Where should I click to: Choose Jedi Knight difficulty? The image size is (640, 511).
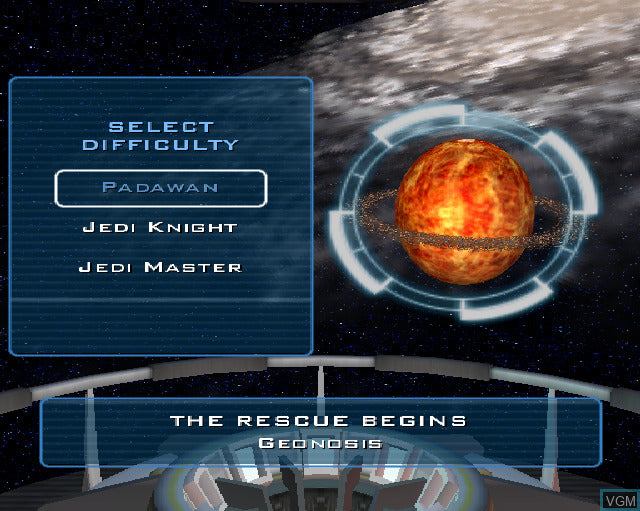160,228
